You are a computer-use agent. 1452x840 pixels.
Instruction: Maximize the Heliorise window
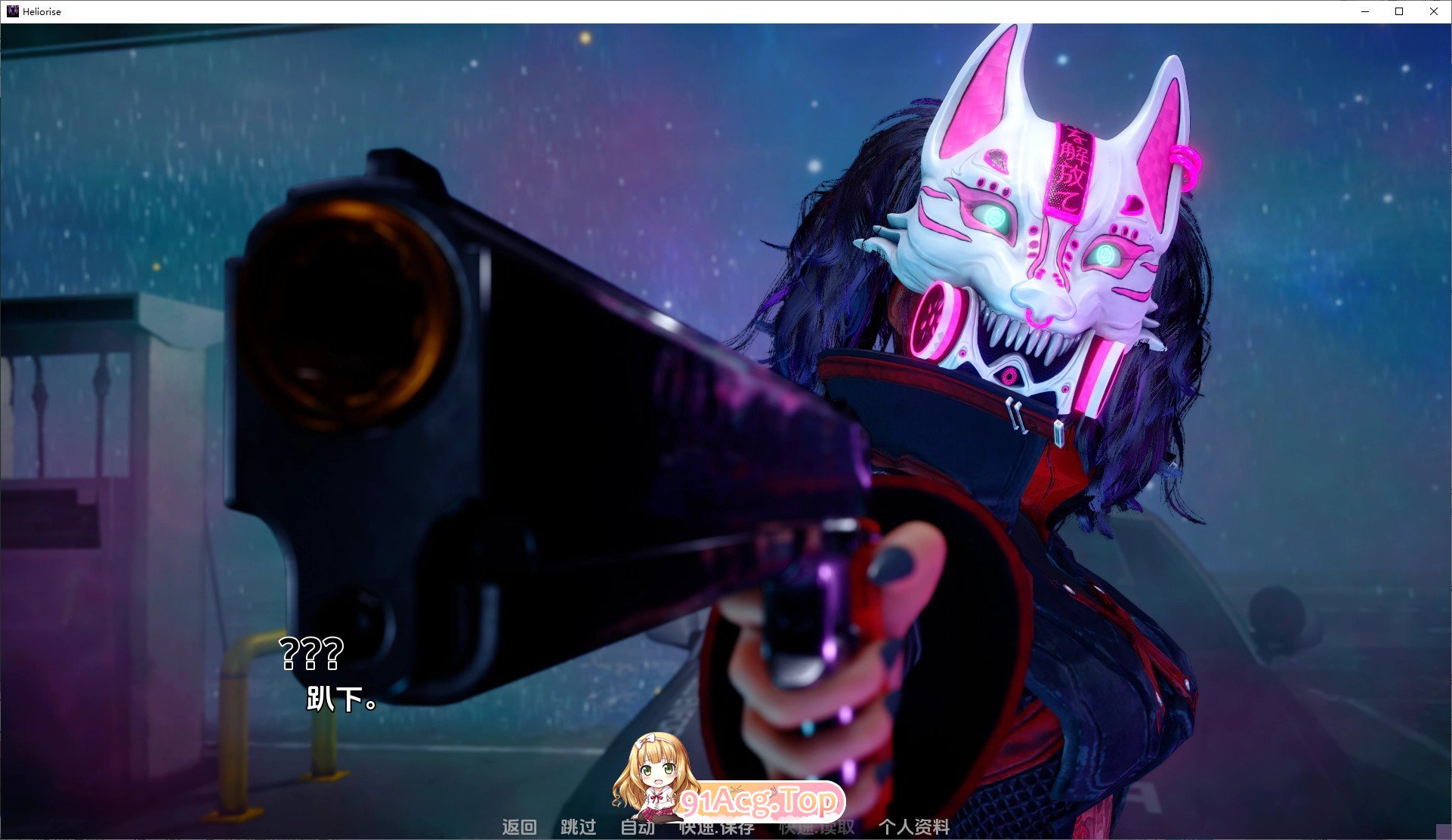1399,11
